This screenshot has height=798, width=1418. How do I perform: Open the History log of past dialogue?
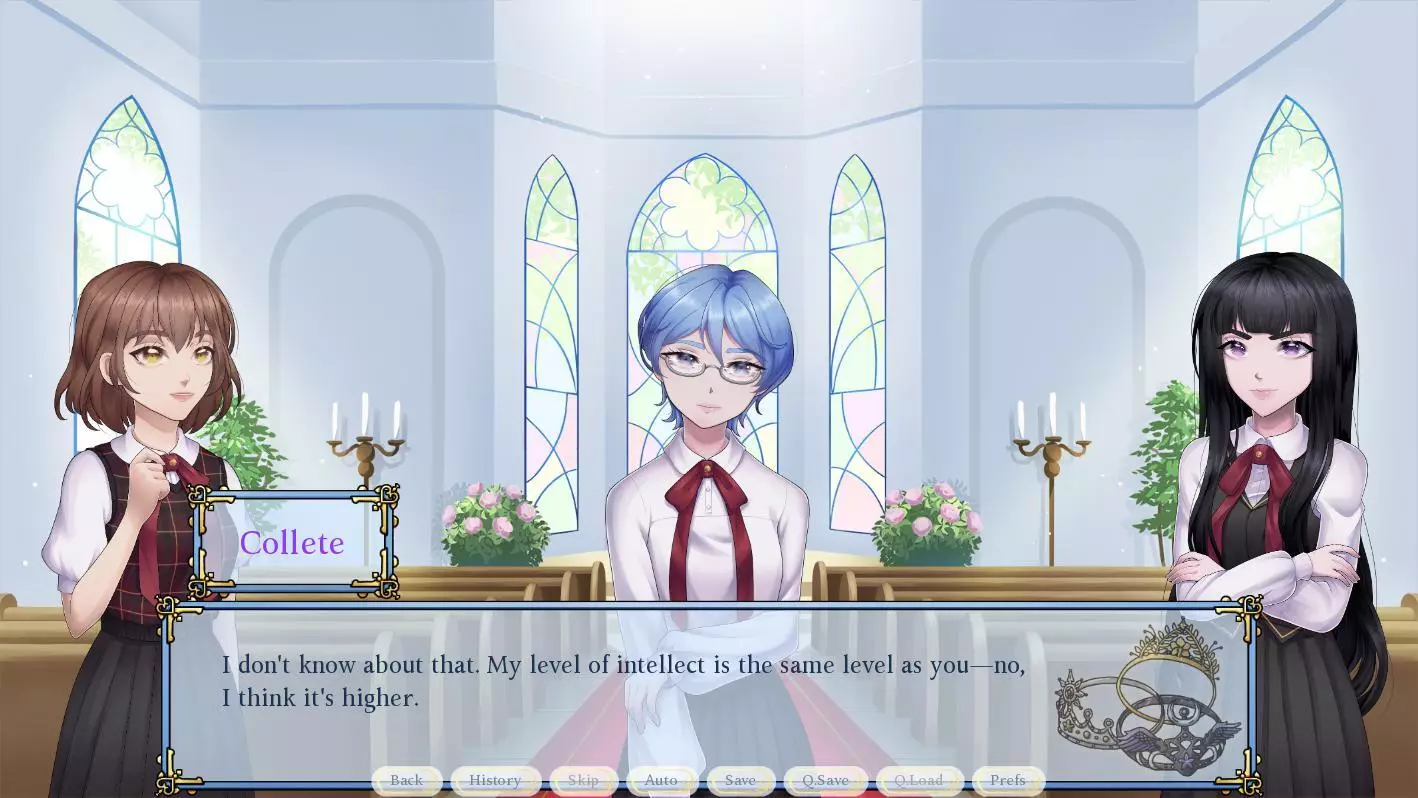point(495,780)
